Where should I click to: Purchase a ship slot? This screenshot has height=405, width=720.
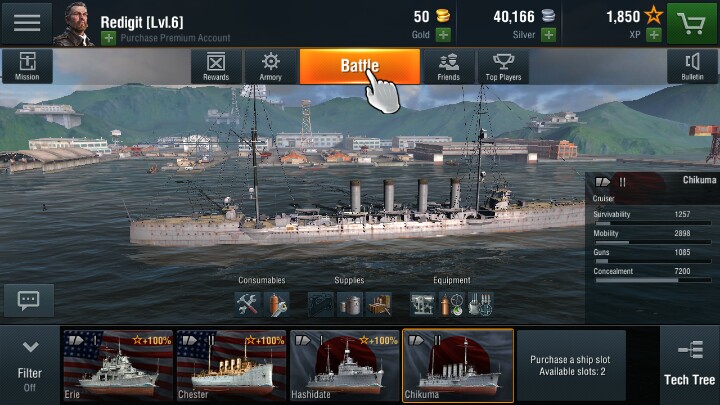pos(571,366)
